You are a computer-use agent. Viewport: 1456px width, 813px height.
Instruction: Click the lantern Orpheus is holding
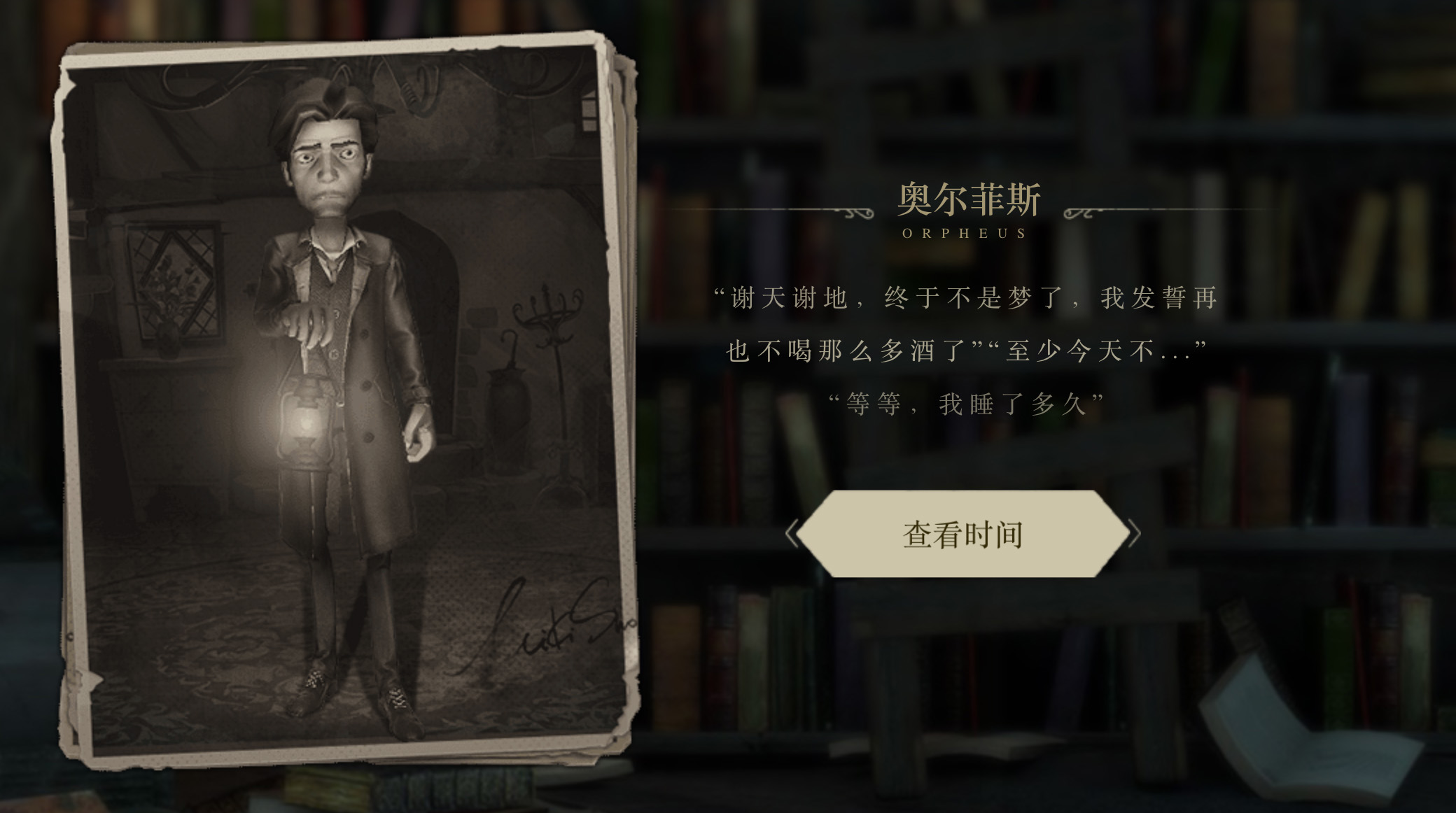click(307, 420)
